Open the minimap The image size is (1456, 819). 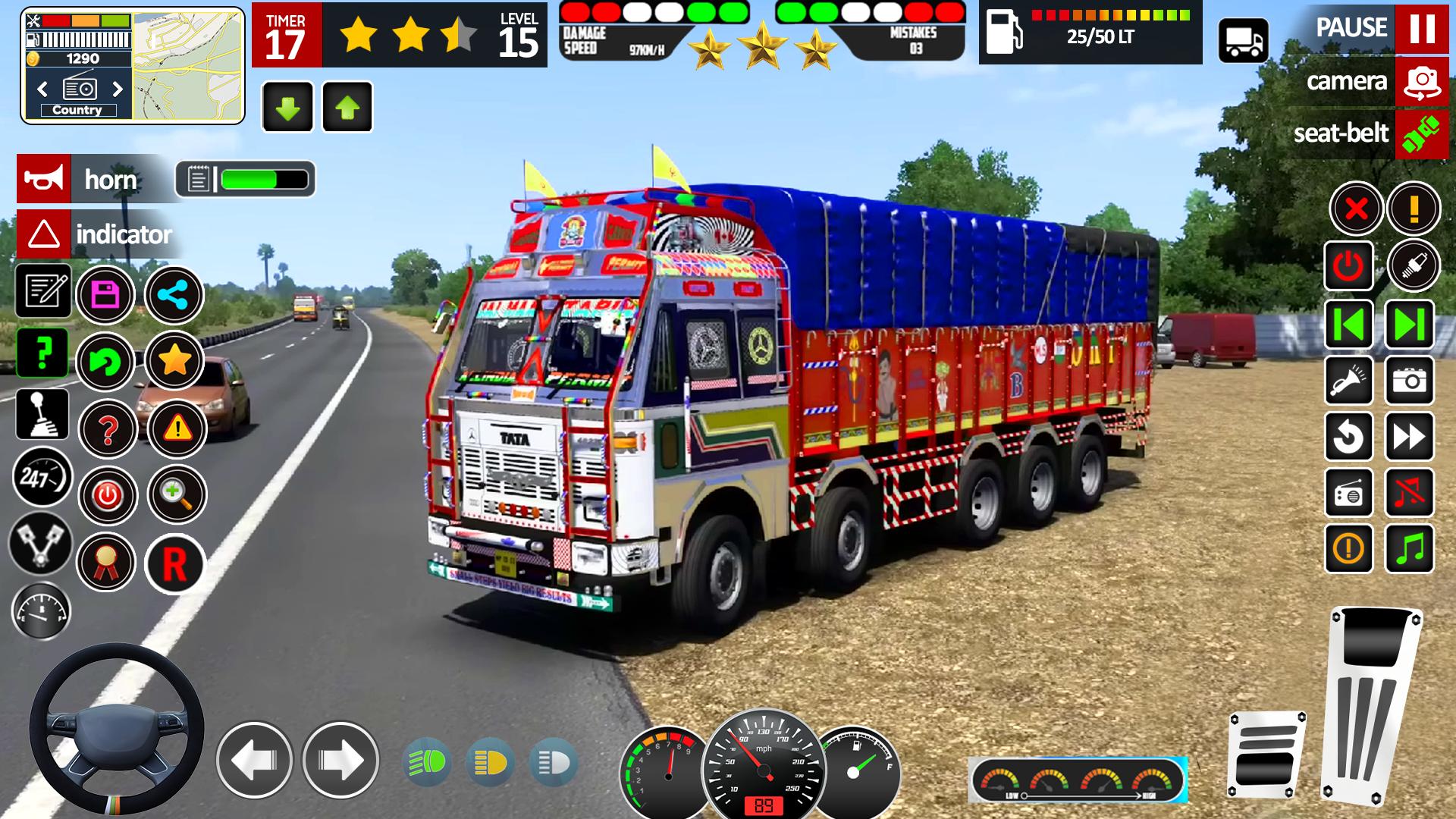click(187, 65)
